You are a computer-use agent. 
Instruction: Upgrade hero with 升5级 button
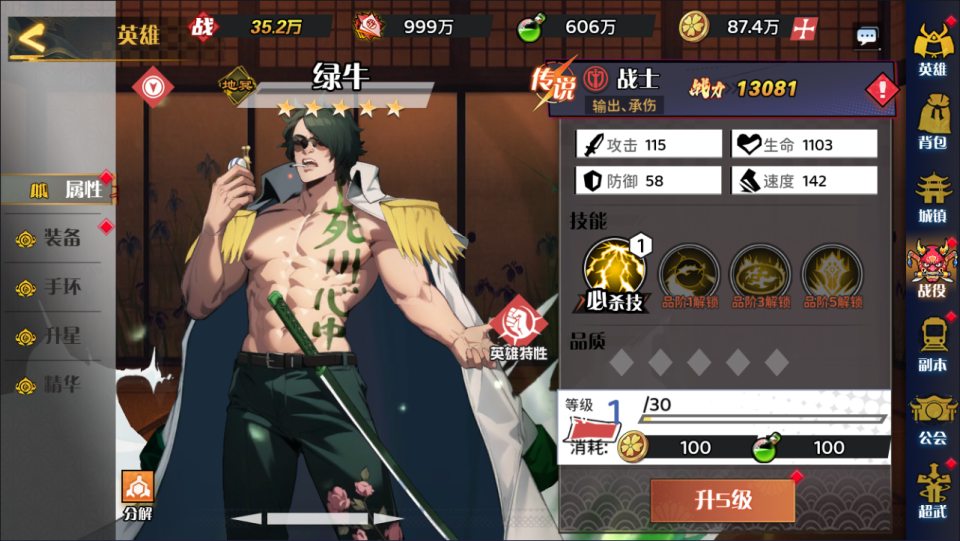[x=722, y=500]
